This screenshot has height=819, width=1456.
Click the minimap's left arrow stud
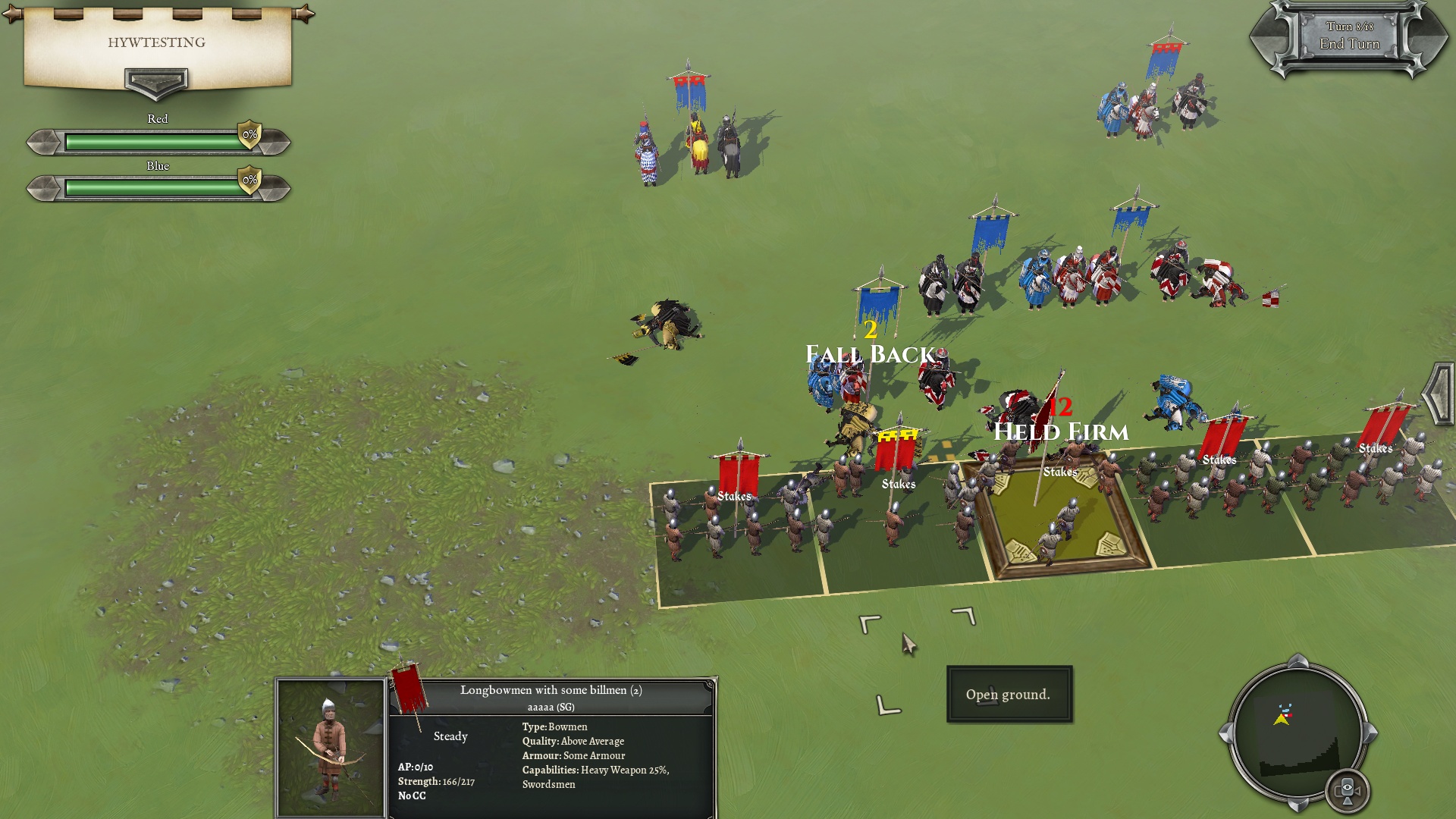pos(1225,733)
